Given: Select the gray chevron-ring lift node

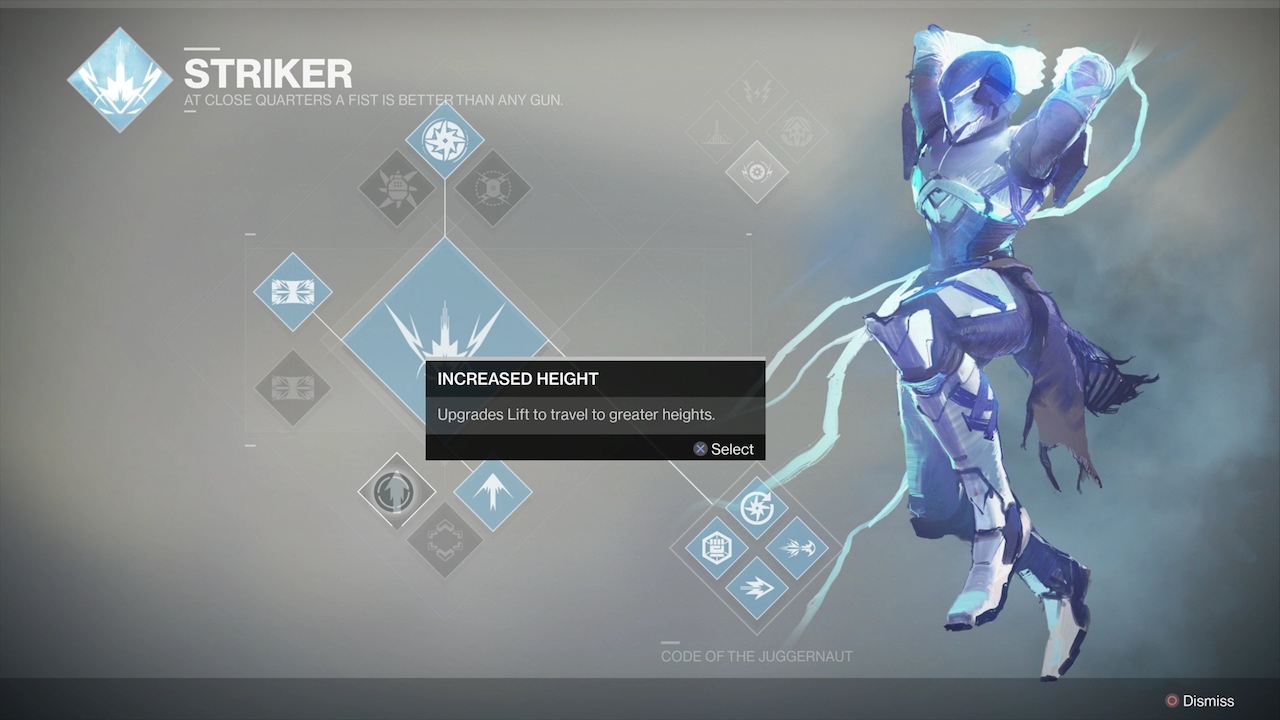Looking at the screenshot, I should pyautogui.click(x=444, y=539).
